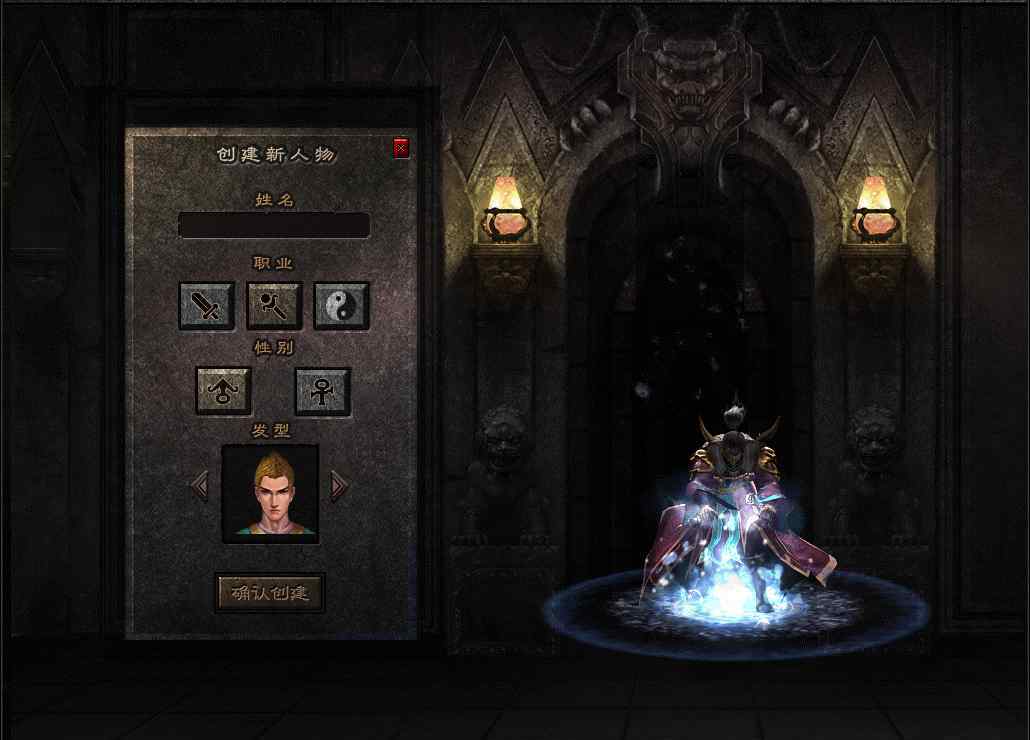Close the create new character panel
This screenshot has height=740, width=1030.
(x=401, y=149)
